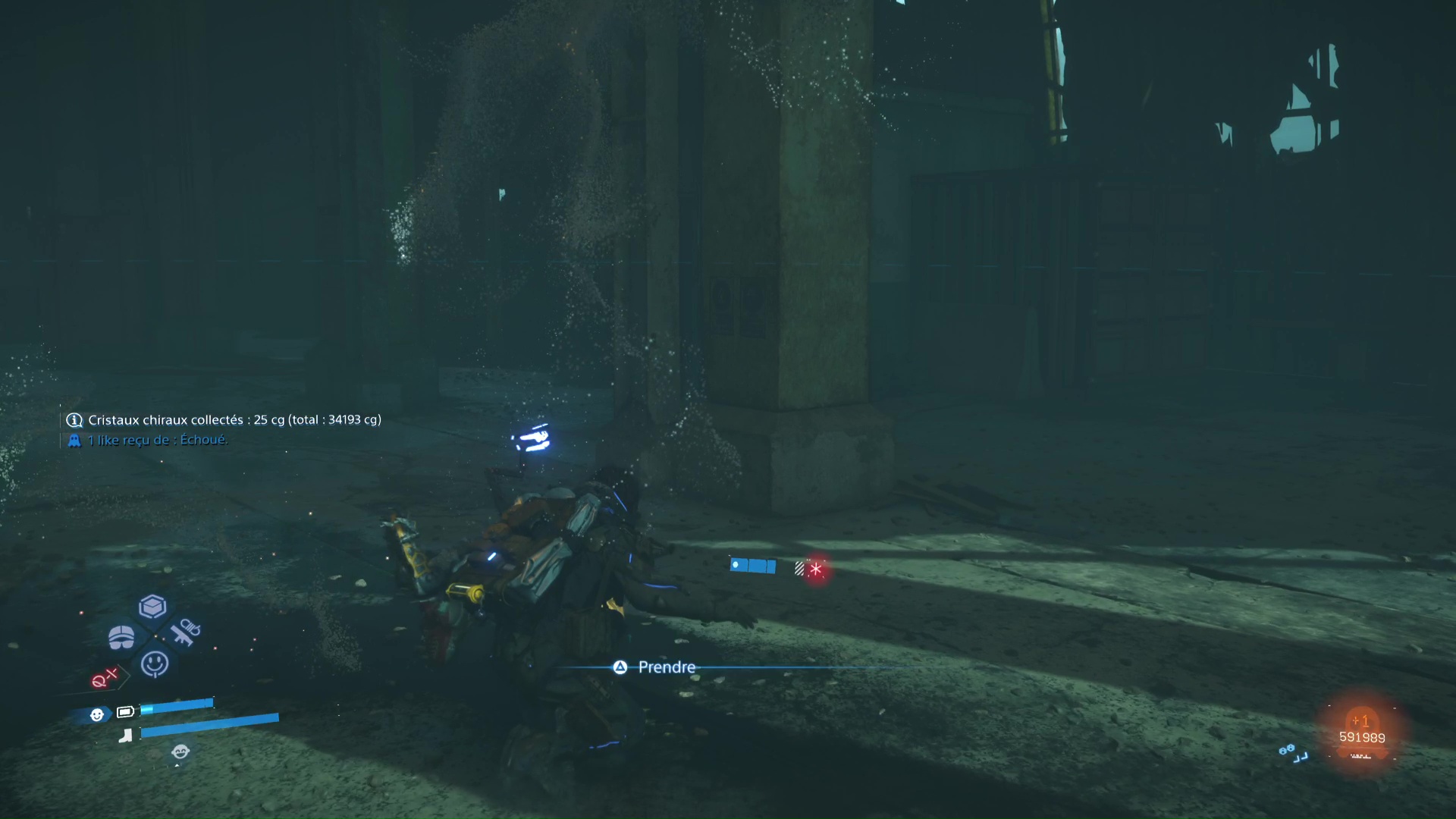1456x819 pixels.
Task: Click the boot icon by the stamina bar
Action: click(x=127, y=734)
